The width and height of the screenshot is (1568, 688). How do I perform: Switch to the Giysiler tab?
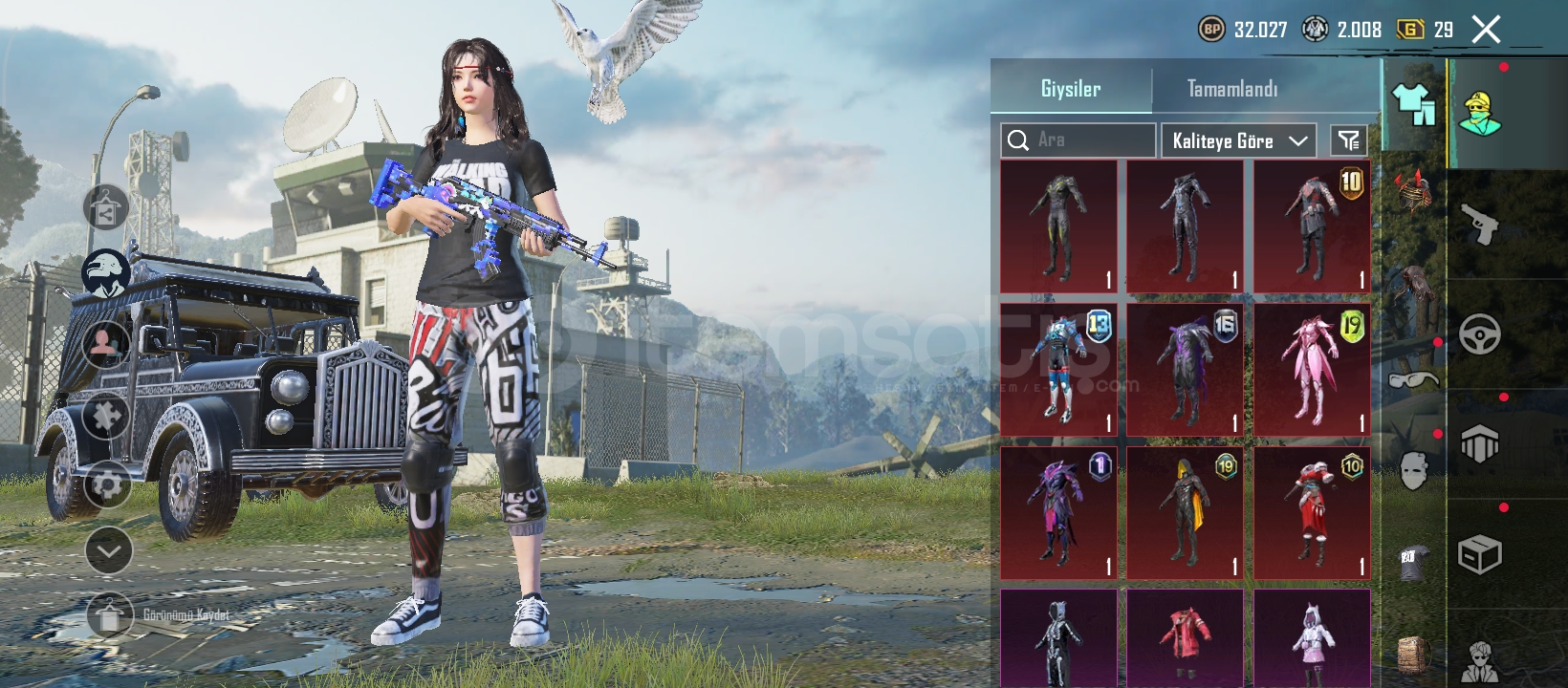tap(1071, 89)
